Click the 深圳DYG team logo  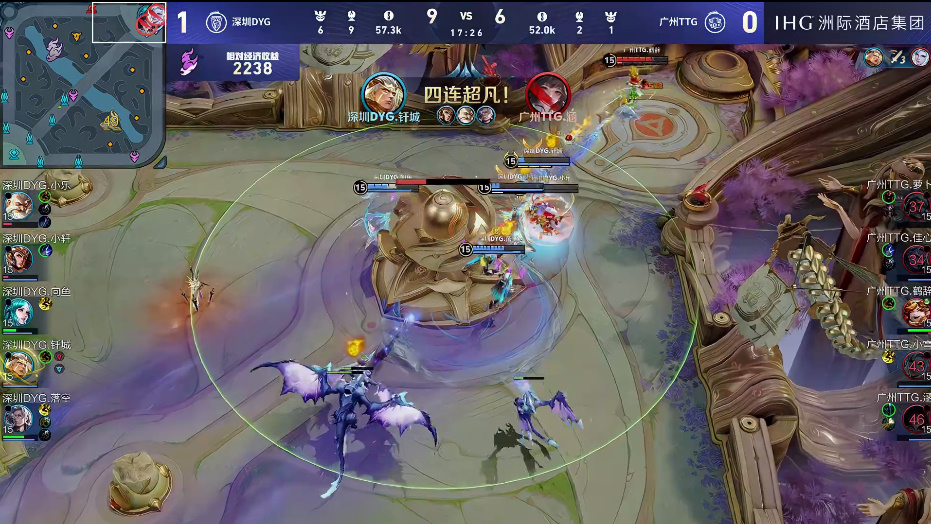pyautogui.click(x=215, y=21)
